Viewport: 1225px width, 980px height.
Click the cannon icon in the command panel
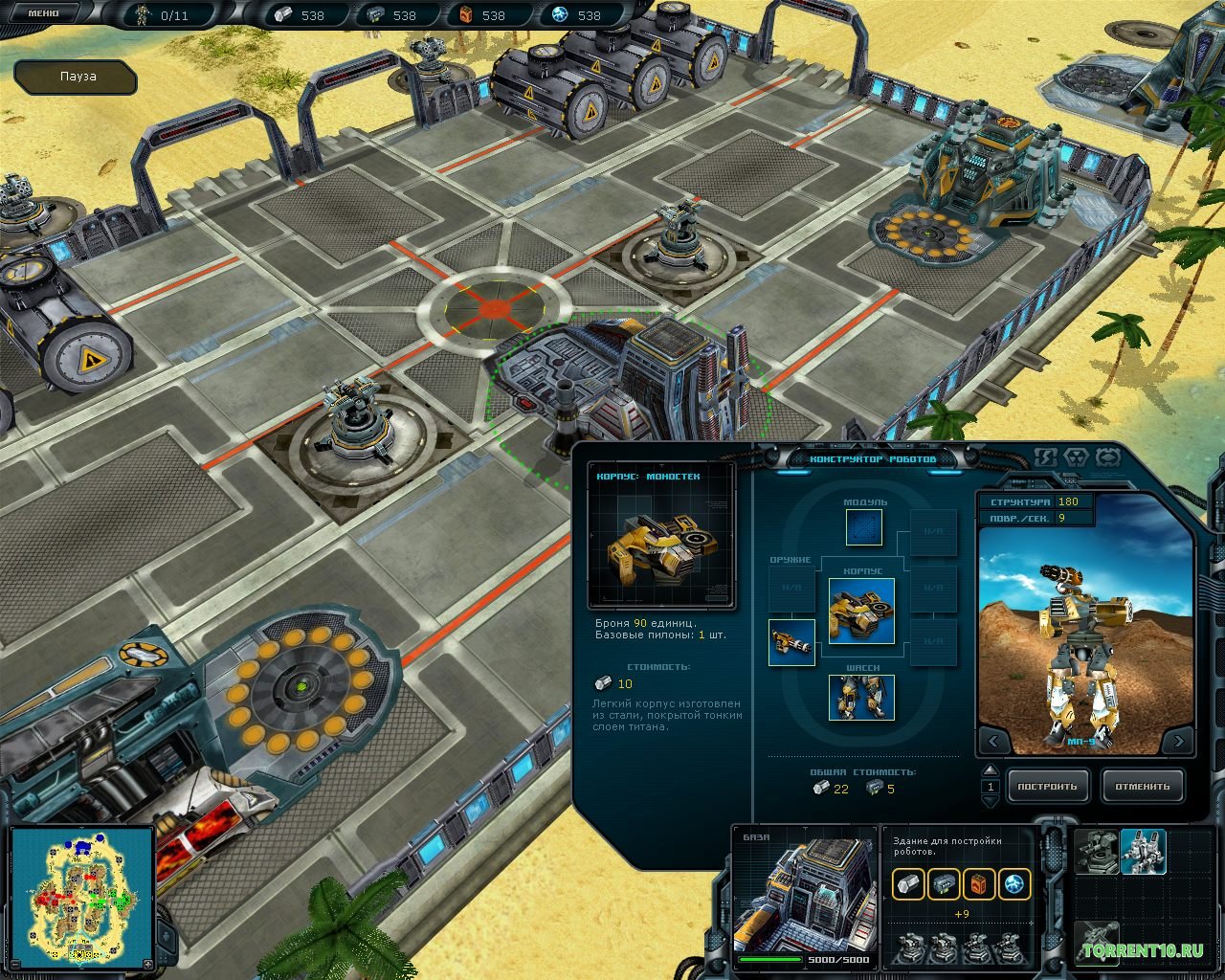[1096, 941]
